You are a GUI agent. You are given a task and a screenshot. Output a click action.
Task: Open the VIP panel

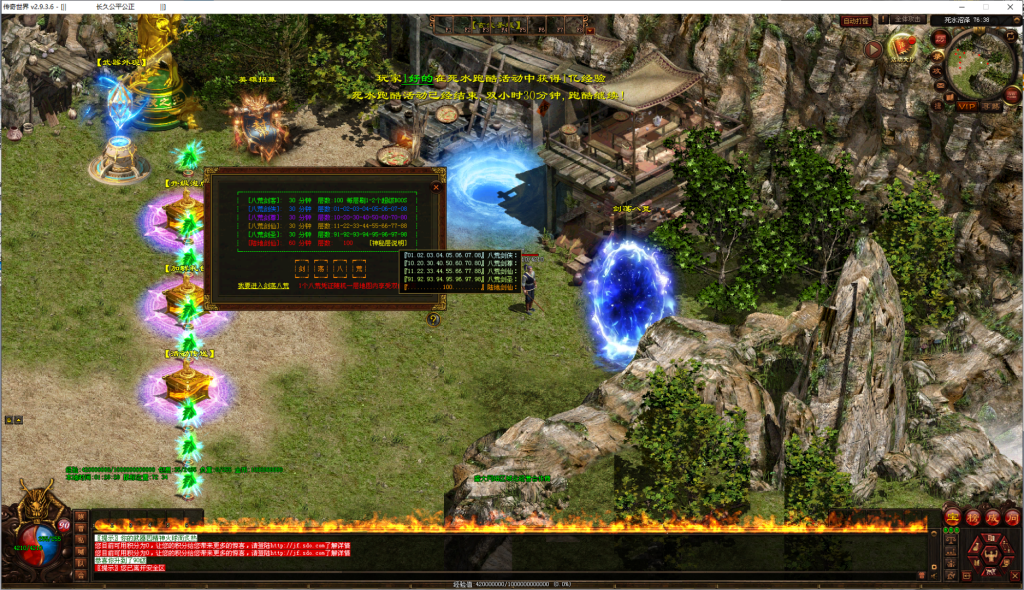[x=966, y=105]
